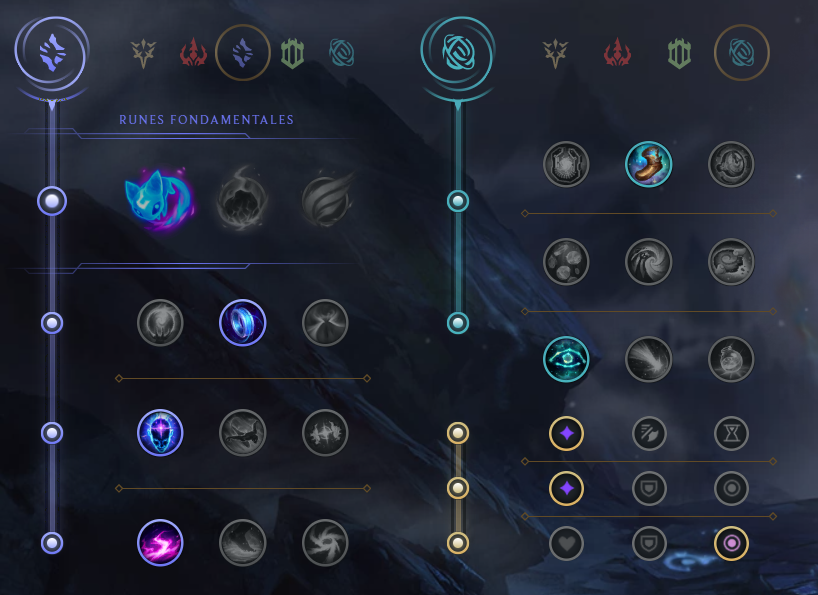Set secondary path to red Domination
The height and width of the screenshot is (595, 818).
click(617, 52)
